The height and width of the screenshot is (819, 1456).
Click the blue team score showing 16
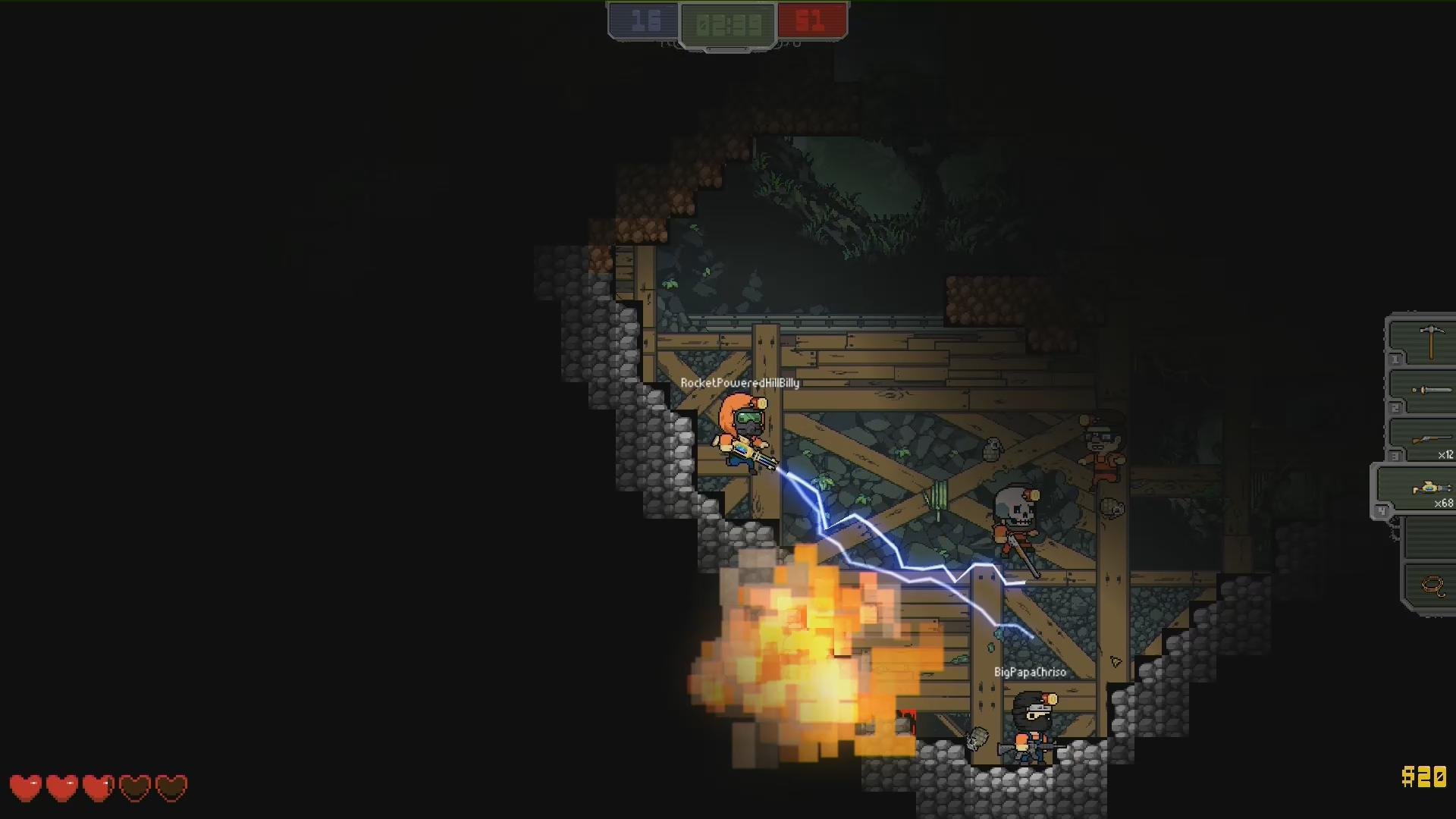644,19
